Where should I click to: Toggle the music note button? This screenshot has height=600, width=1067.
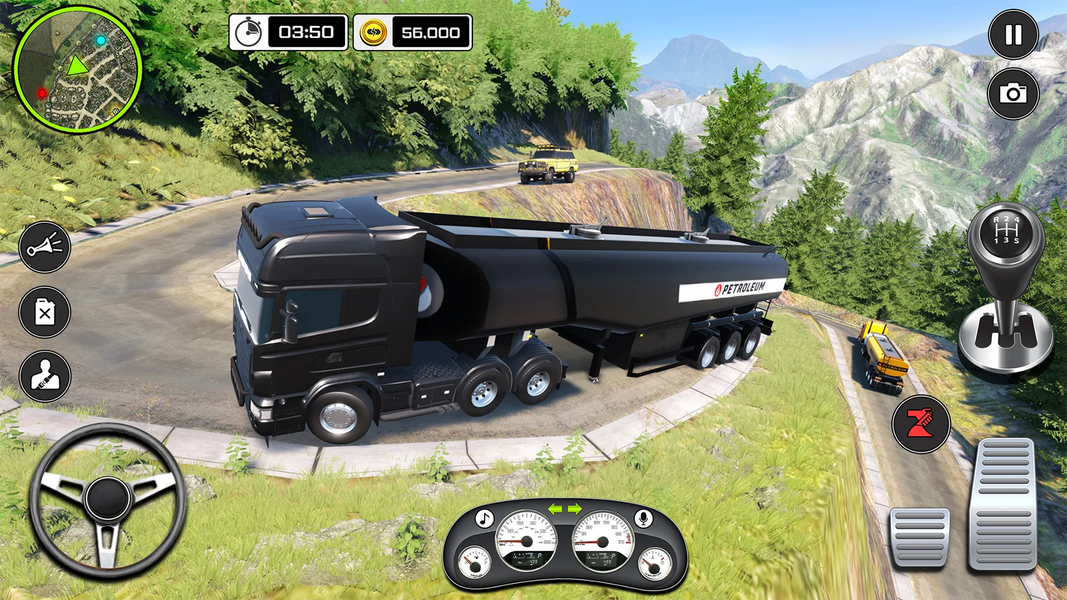pyautogui.click(x=485, y=518)
